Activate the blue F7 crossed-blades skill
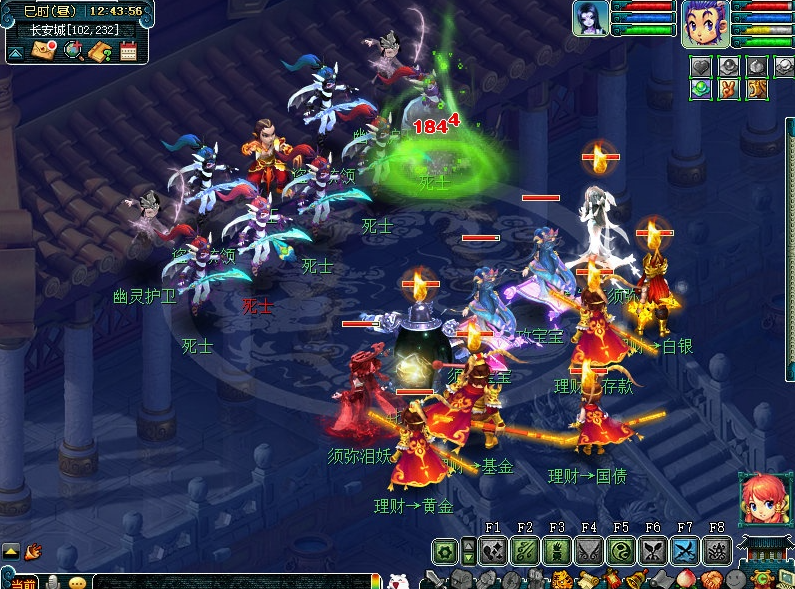 pyautogui.click(x=685, y=550)
